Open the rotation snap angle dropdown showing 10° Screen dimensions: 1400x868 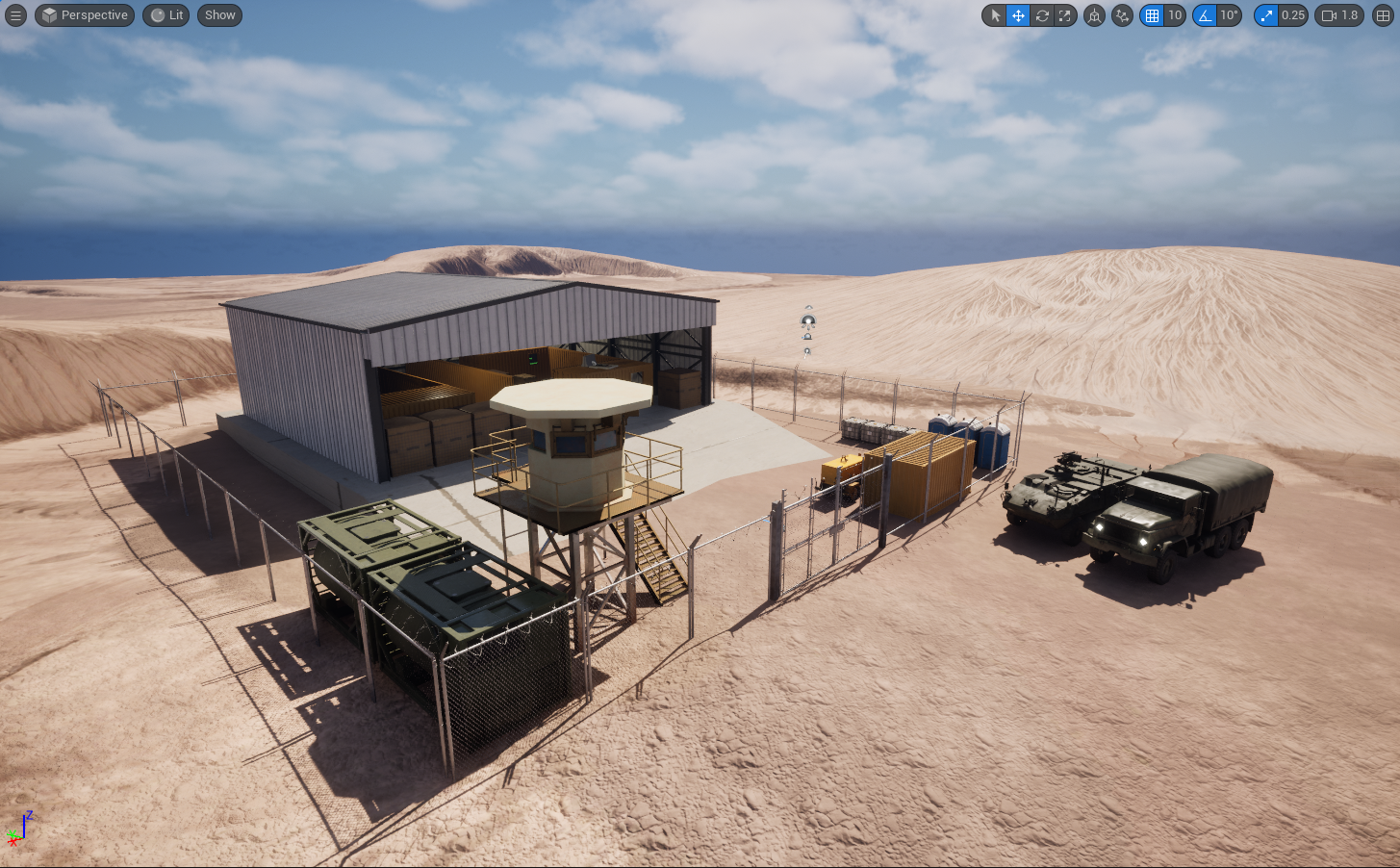(x=1231, y=15)
